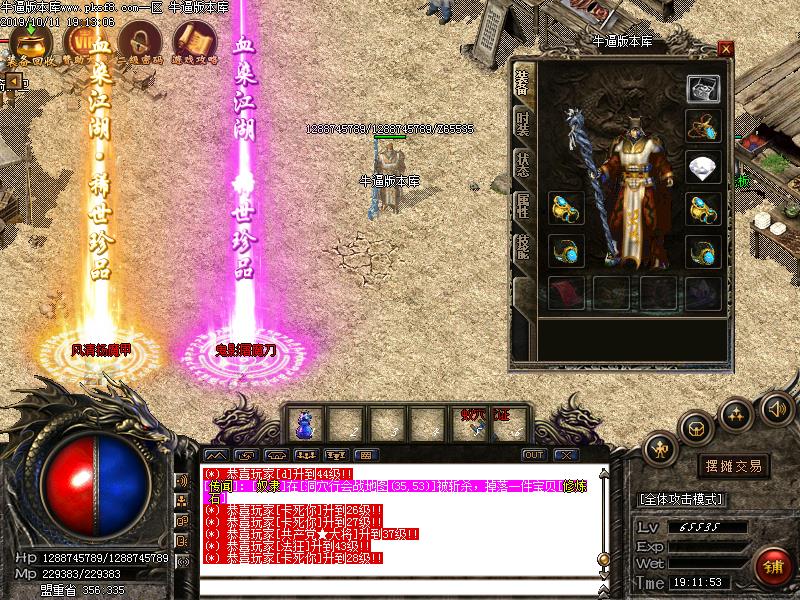This screenshot has height=600, width=800.
Task: Select the white diamond equipment slot
Action: [703, 166]
